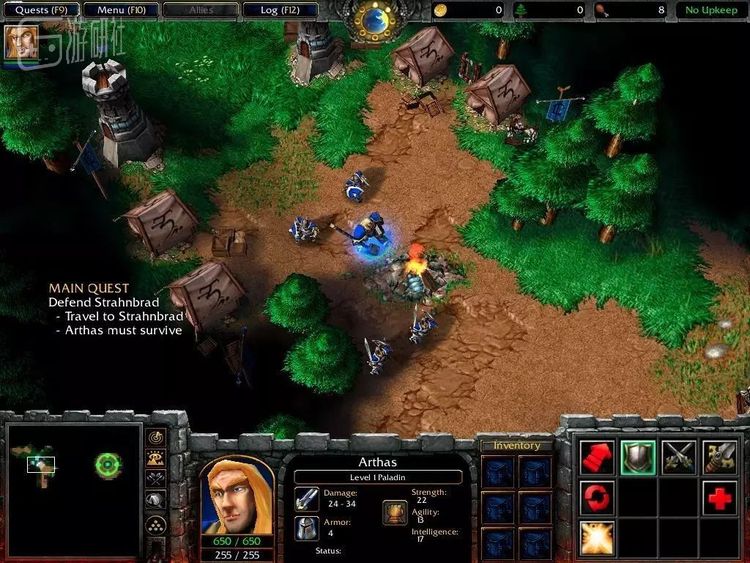Toggle the ally color mode button
Screen dimensions: 750x563
(156, 481)
